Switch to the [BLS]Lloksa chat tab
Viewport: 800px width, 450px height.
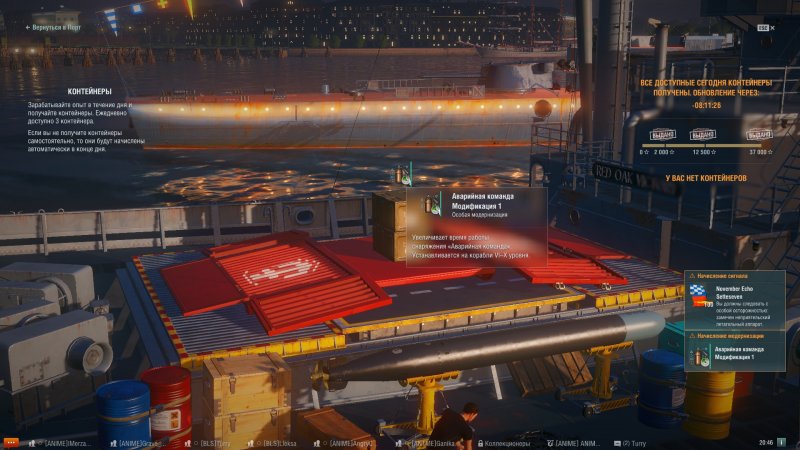279,441
